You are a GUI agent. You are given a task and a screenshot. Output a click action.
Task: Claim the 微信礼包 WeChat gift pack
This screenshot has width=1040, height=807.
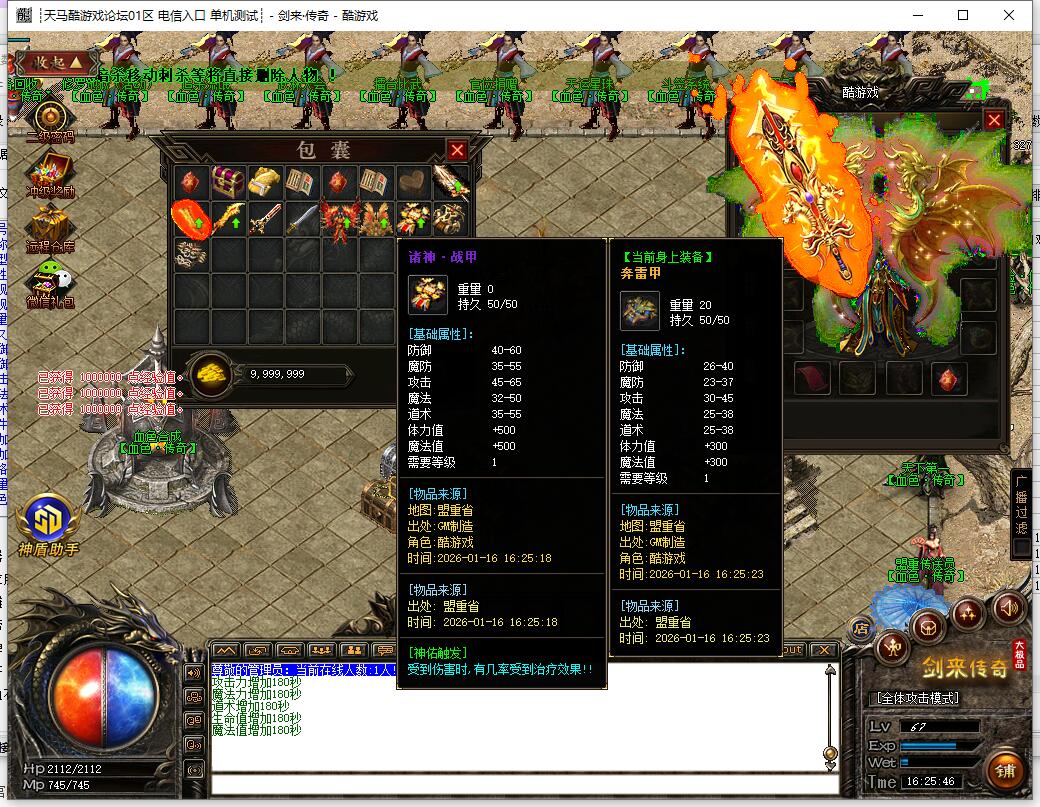[x=50, y=281]
